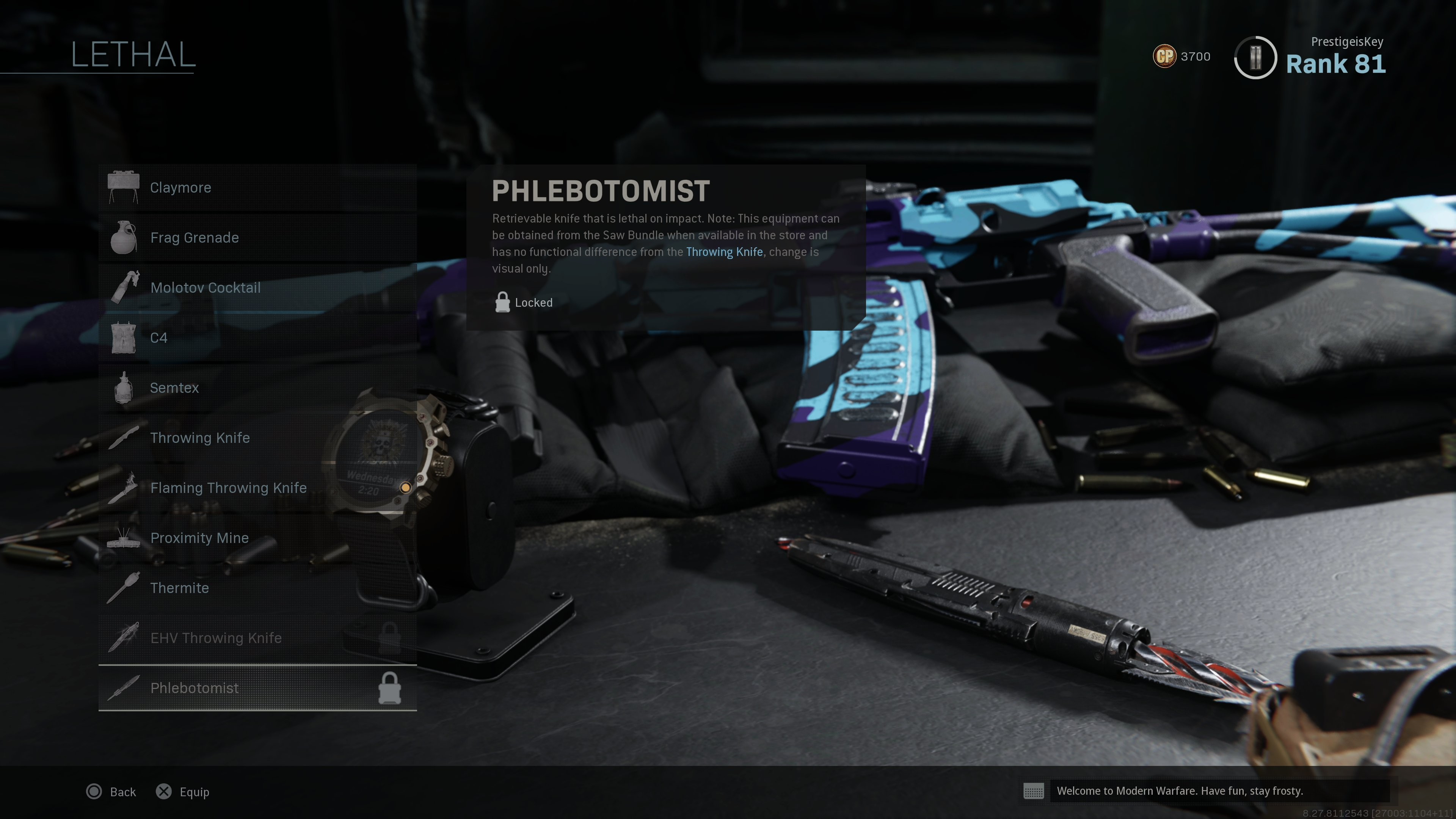Click the Frag Grenade icon
The height and width of the screenshot is (819, 1456).
pyautogui.click(x=124, y=237)
